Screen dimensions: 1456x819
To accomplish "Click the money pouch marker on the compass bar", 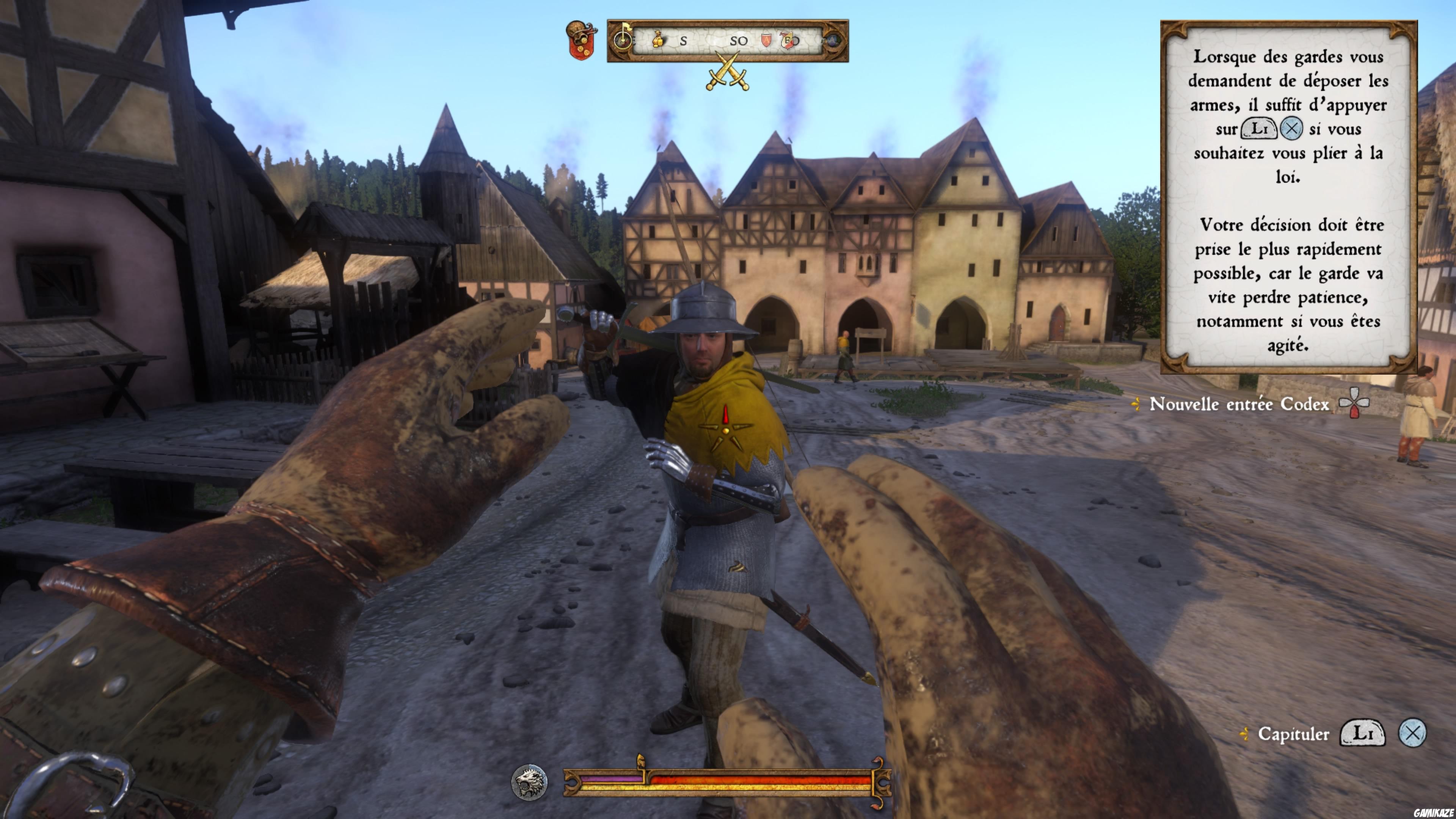I will [x=659, y=40].
